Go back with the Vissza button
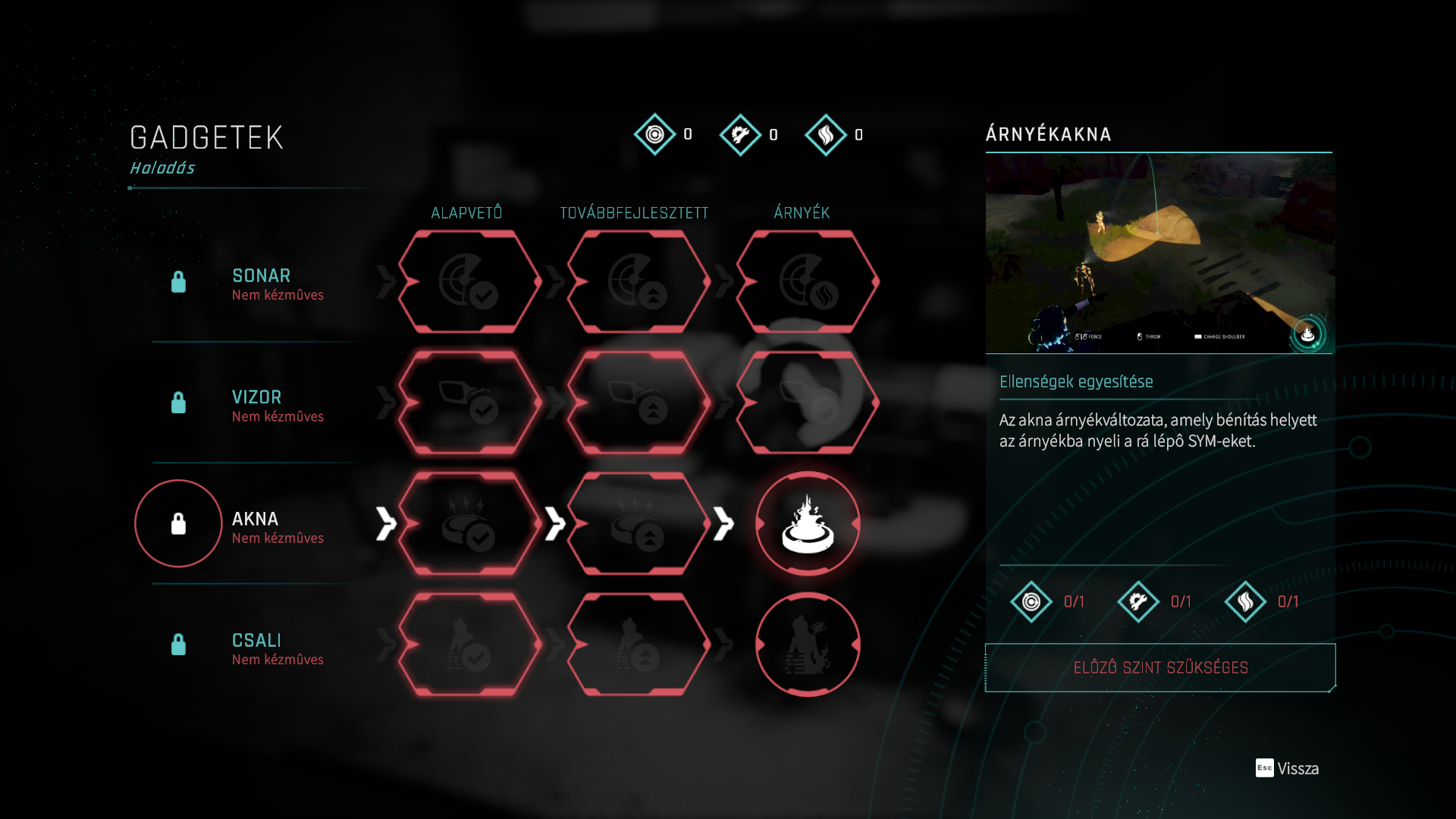 1288,768
